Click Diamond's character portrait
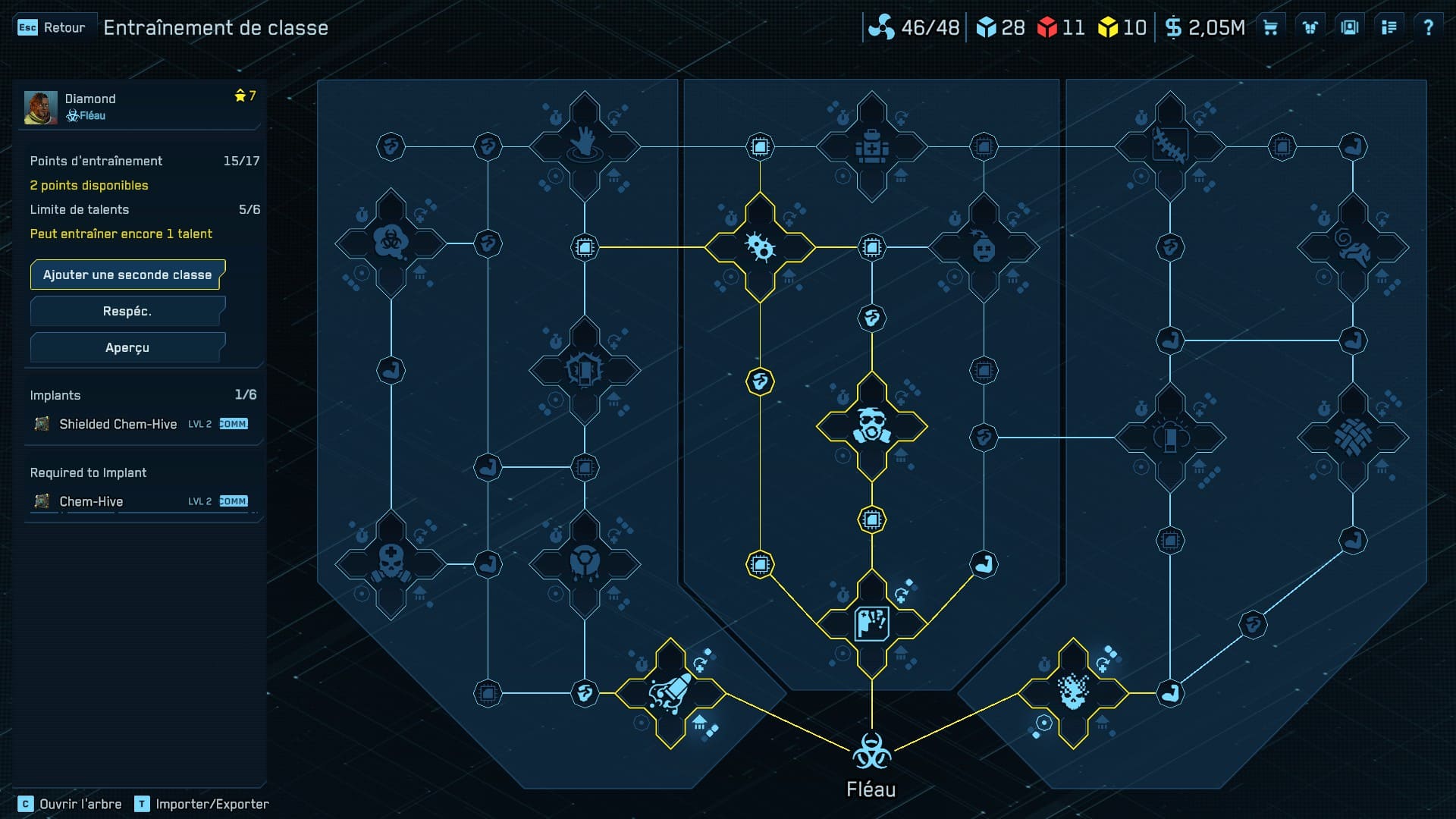Image resolution: width=1456 pixels, height=819 pixels. [x=42, y=106]
